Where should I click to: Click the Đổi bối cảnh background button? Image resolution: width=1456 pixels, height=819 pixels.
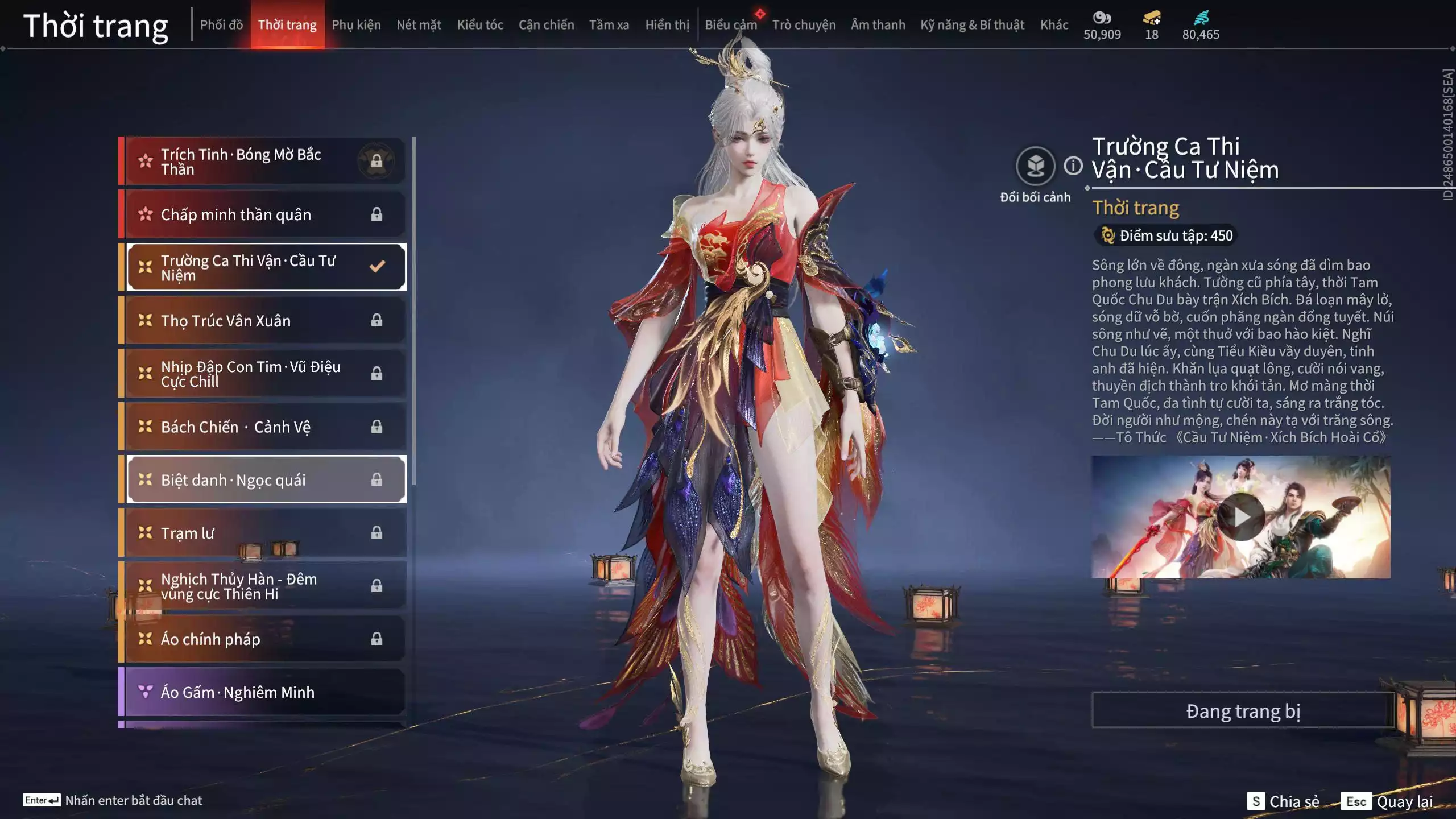pyautogui.click(x=1035, y=166)
